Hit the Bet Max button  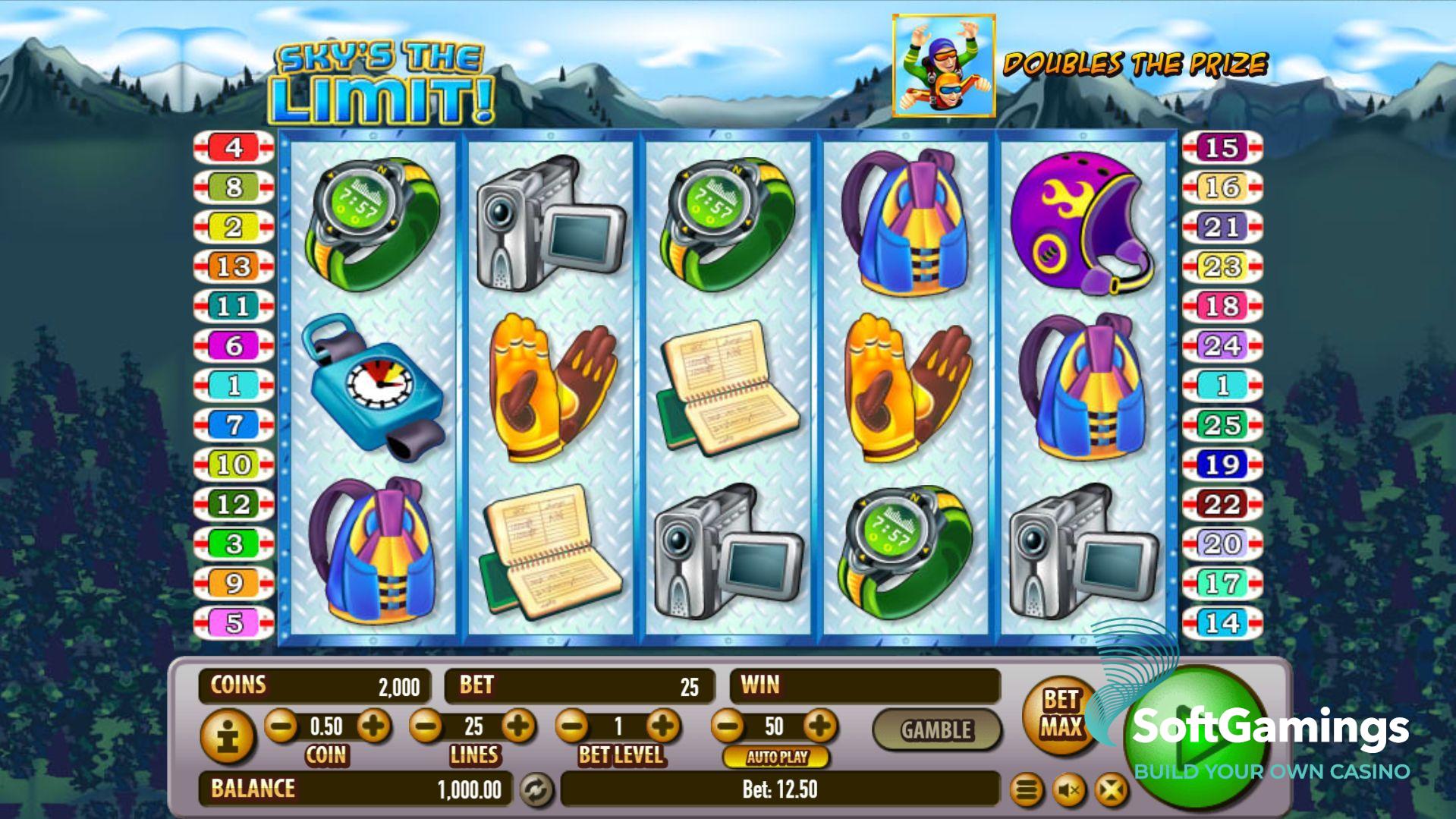click(x=1060, y=713)
